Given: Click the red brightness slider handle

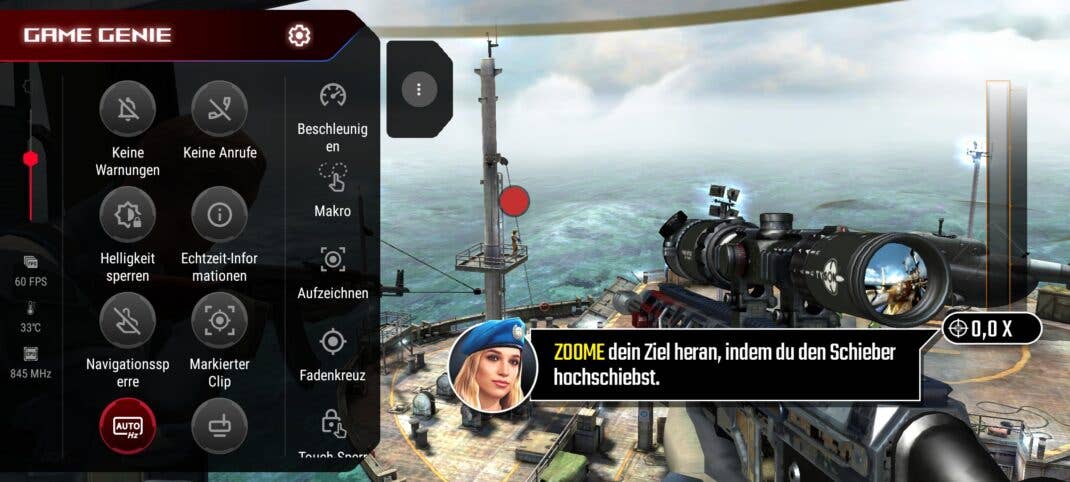Looking at the screenshot, I should pyautogui.click(x=31, y=159).
